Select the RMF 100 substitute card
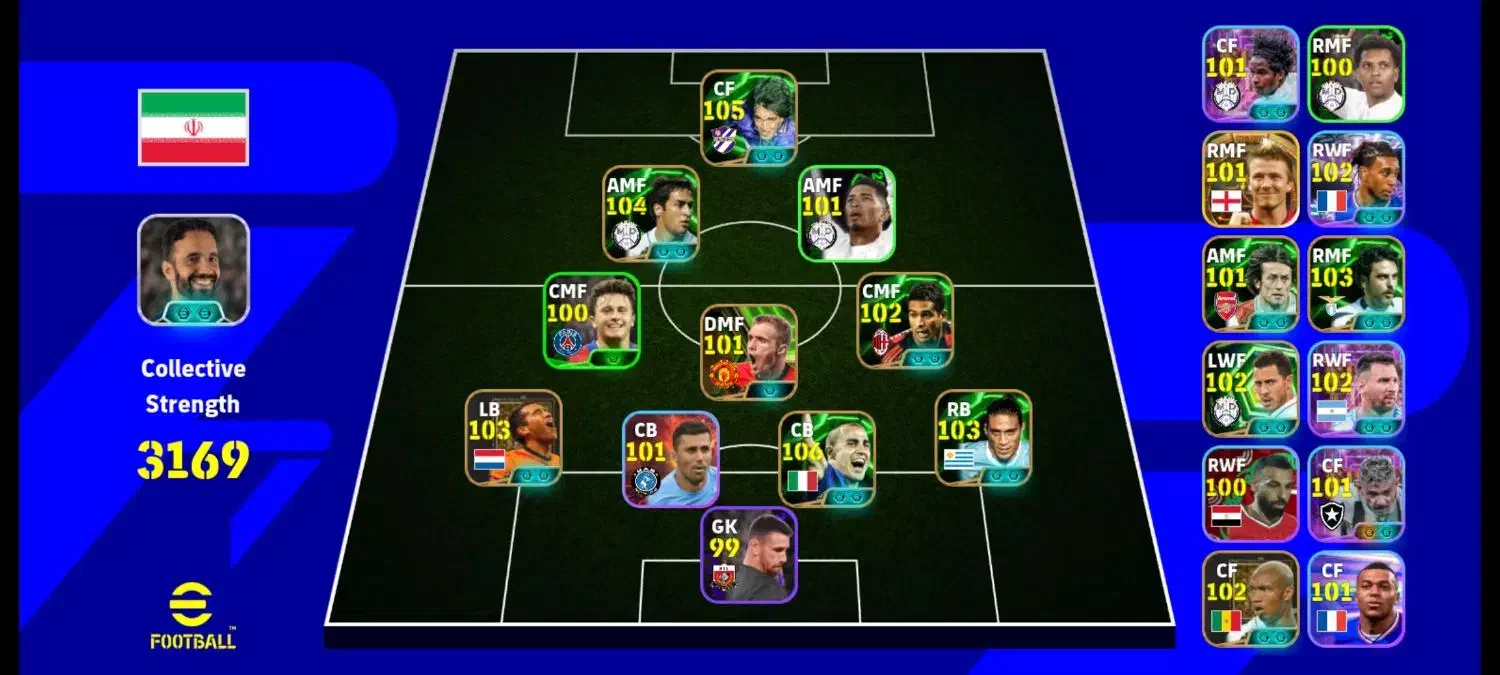The width and height of the screenshot is (1500, 675). click(x=1356, y=74)
